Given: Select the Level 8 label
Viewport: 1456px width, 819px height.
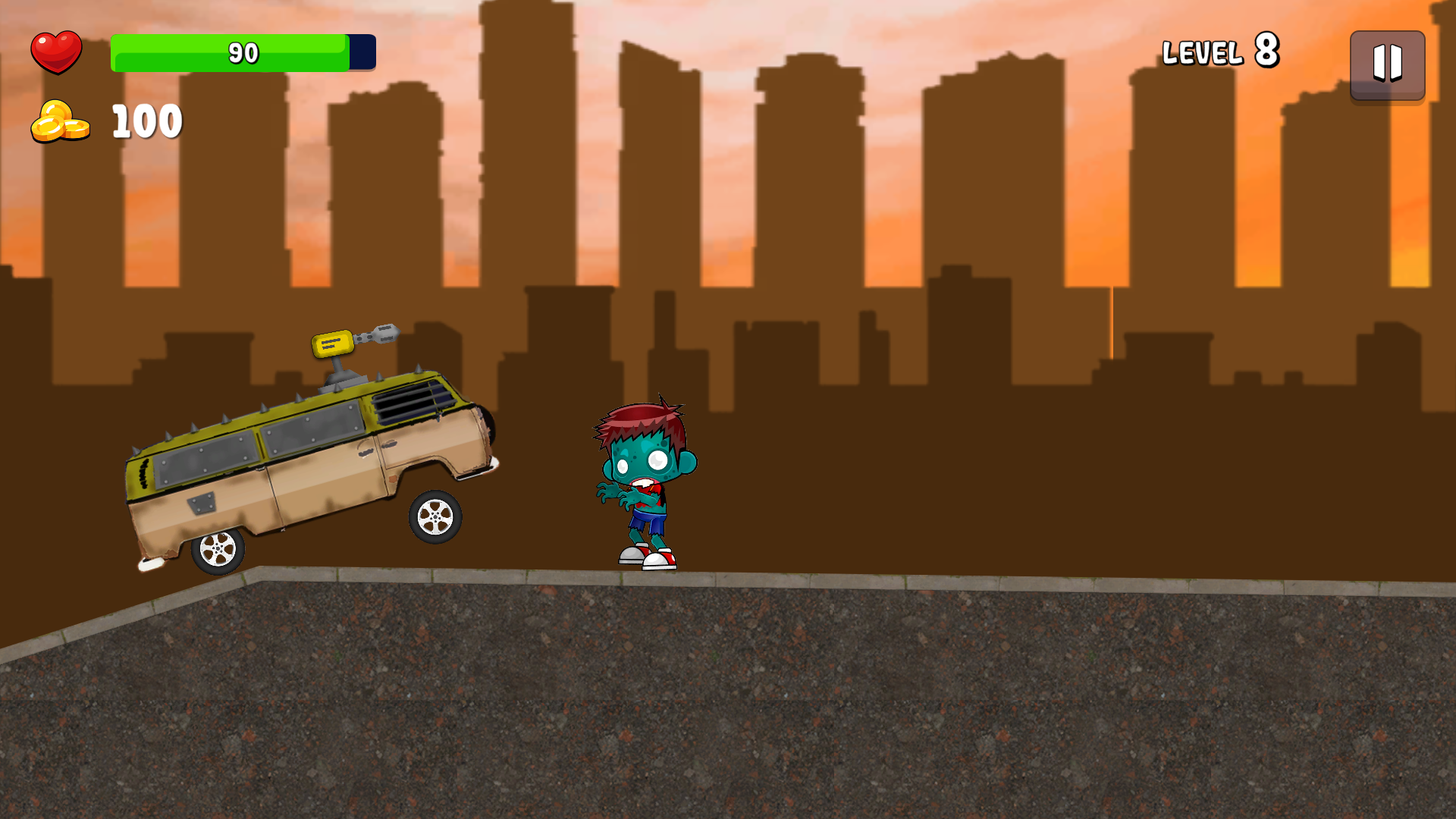Looking at the screenshot, I should tap(1219, 52).
